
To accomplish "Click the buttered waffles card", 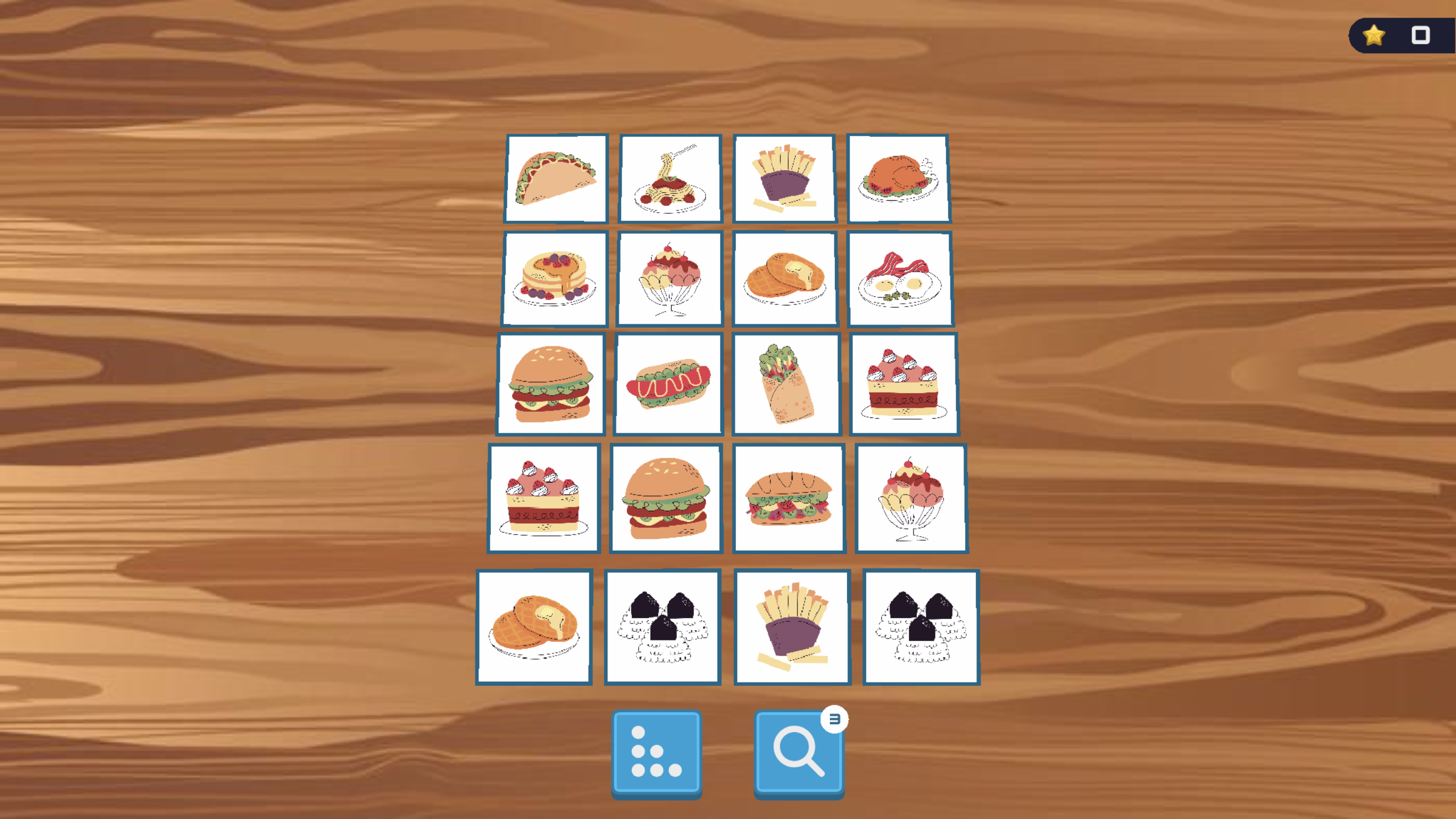I will pos(785,278).
